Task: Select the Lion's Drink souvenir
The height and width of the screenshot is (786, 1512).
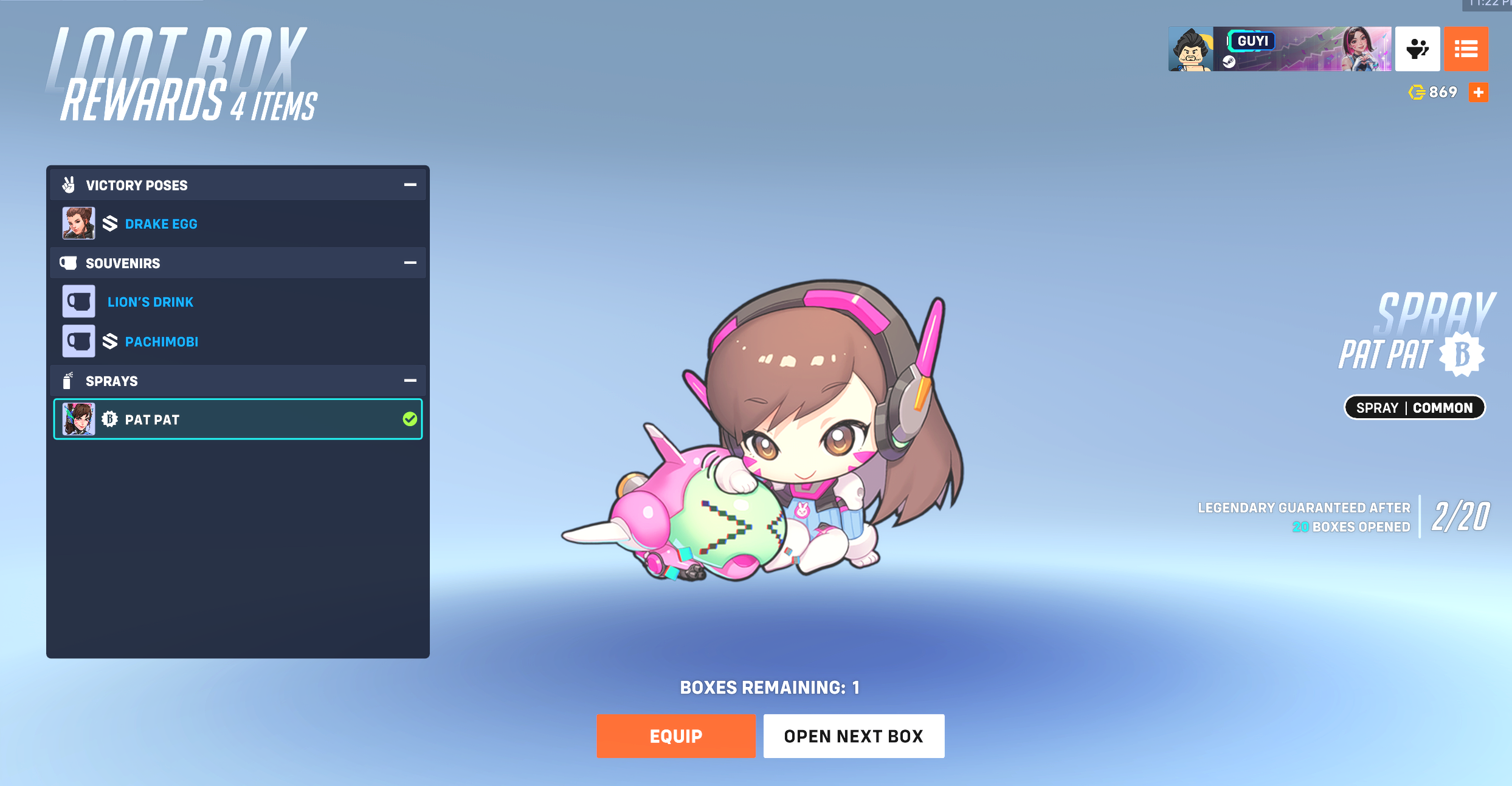Action: [x=150, y=301]
